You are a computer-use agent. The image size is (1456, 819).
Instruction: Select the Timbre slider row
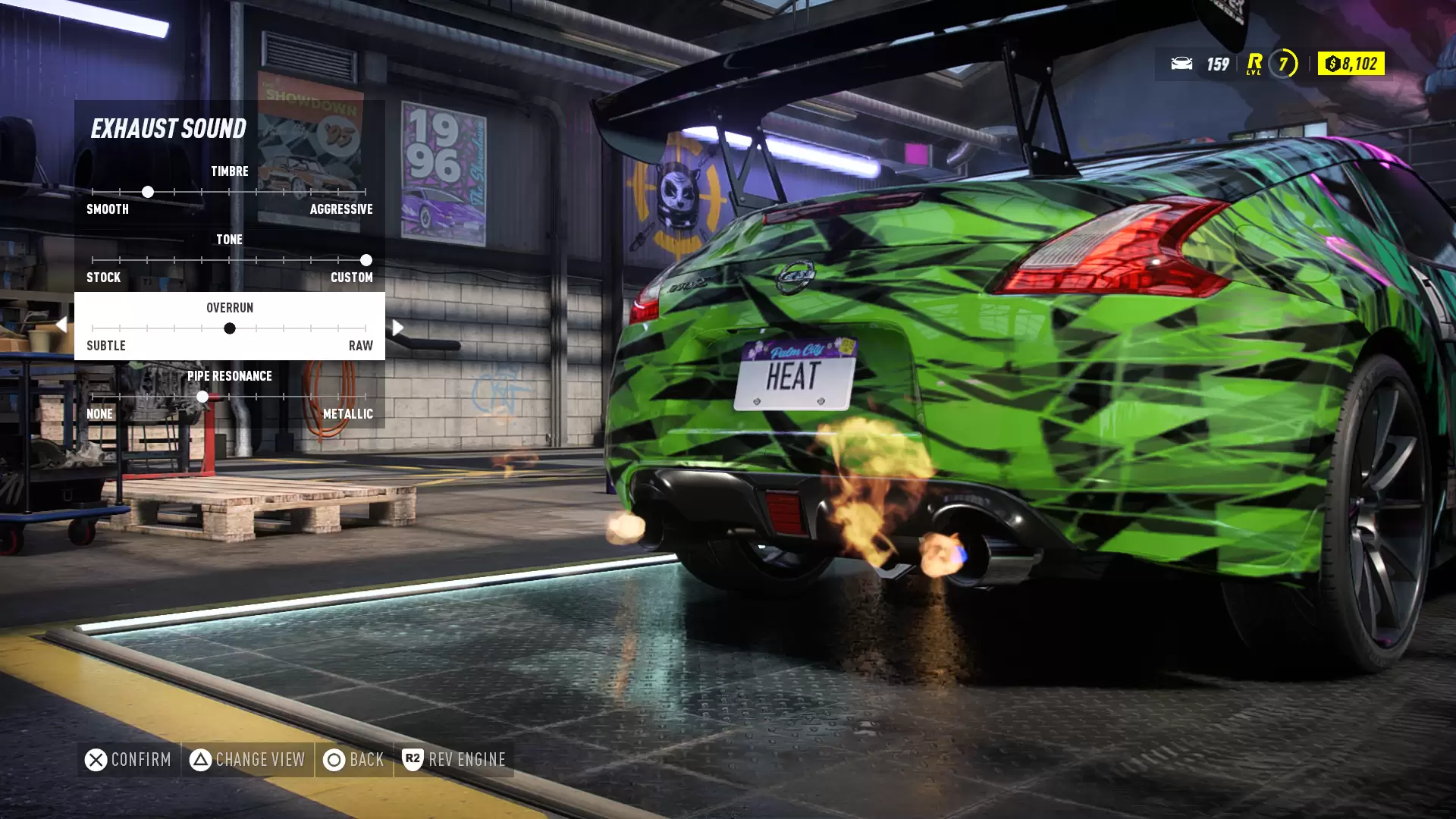point(229,190)
